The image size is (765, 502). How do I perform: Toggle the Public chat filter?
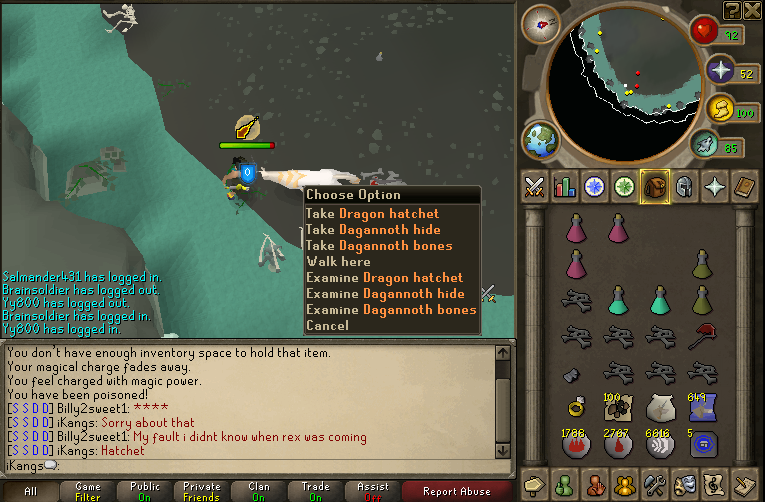[145, 491]
